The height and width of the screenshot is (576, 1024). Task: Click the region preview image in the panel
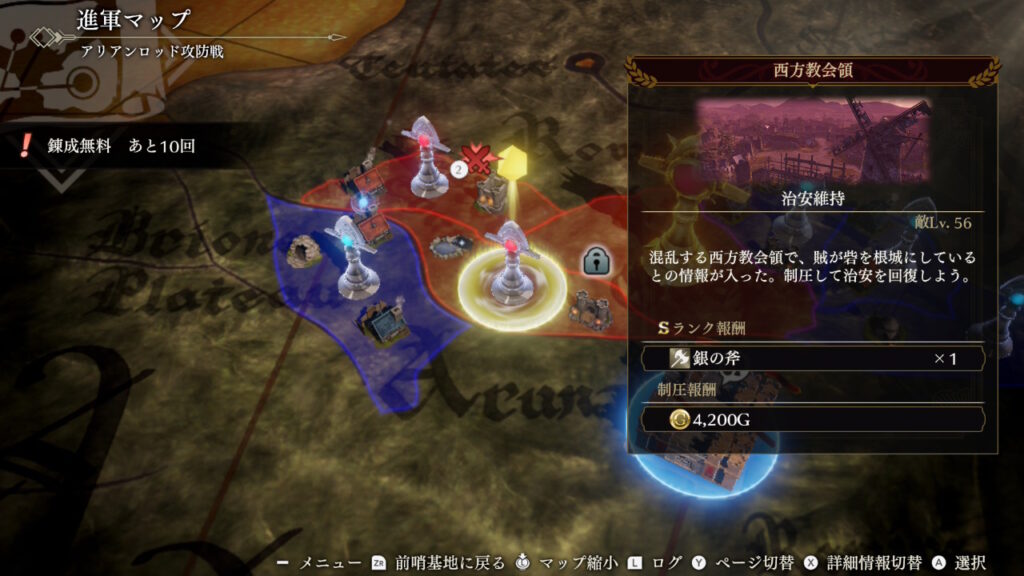tap(813, 138)
